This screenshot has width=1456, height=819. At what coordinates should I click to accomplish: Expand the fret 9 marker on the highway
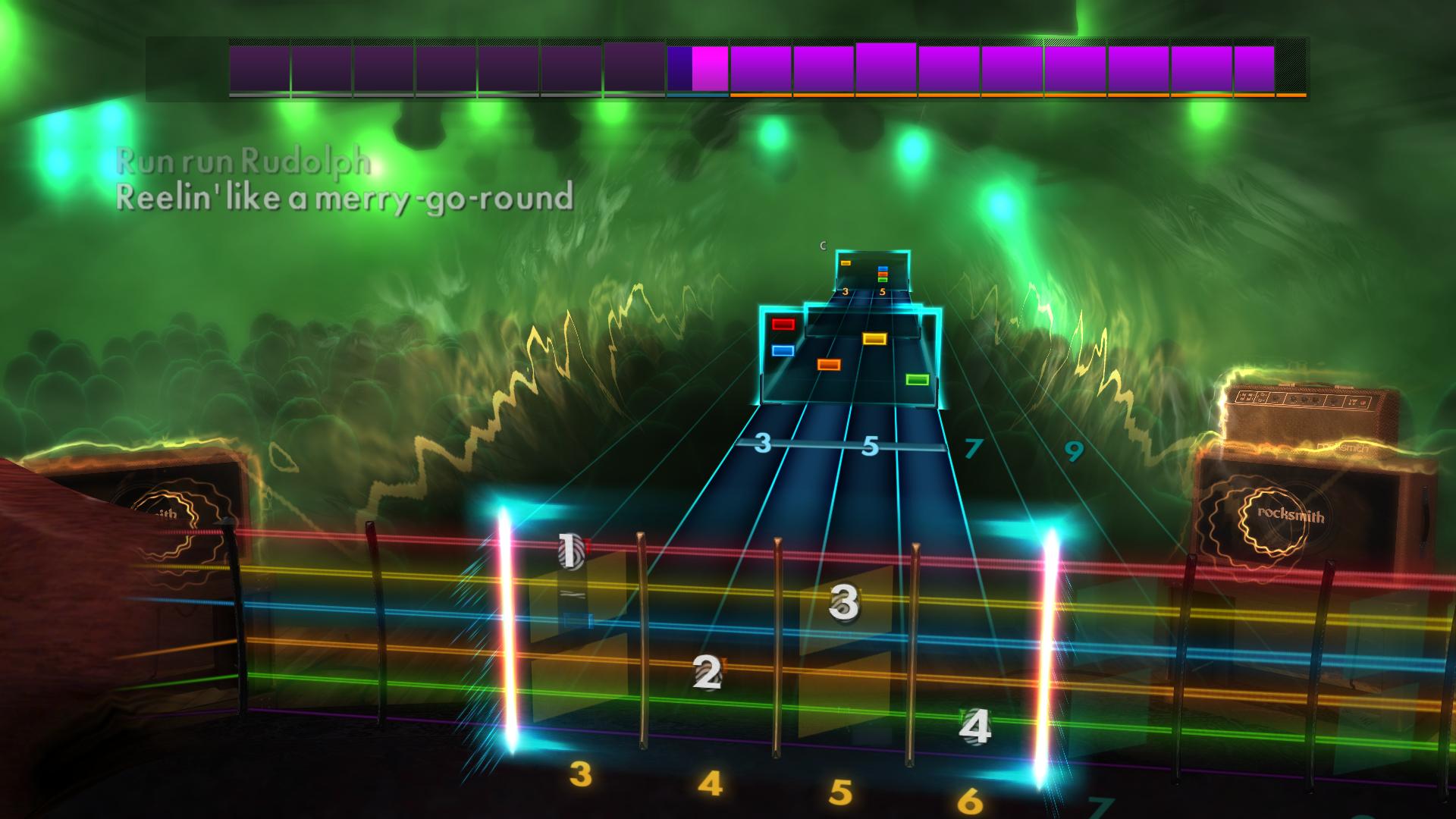1074,451
